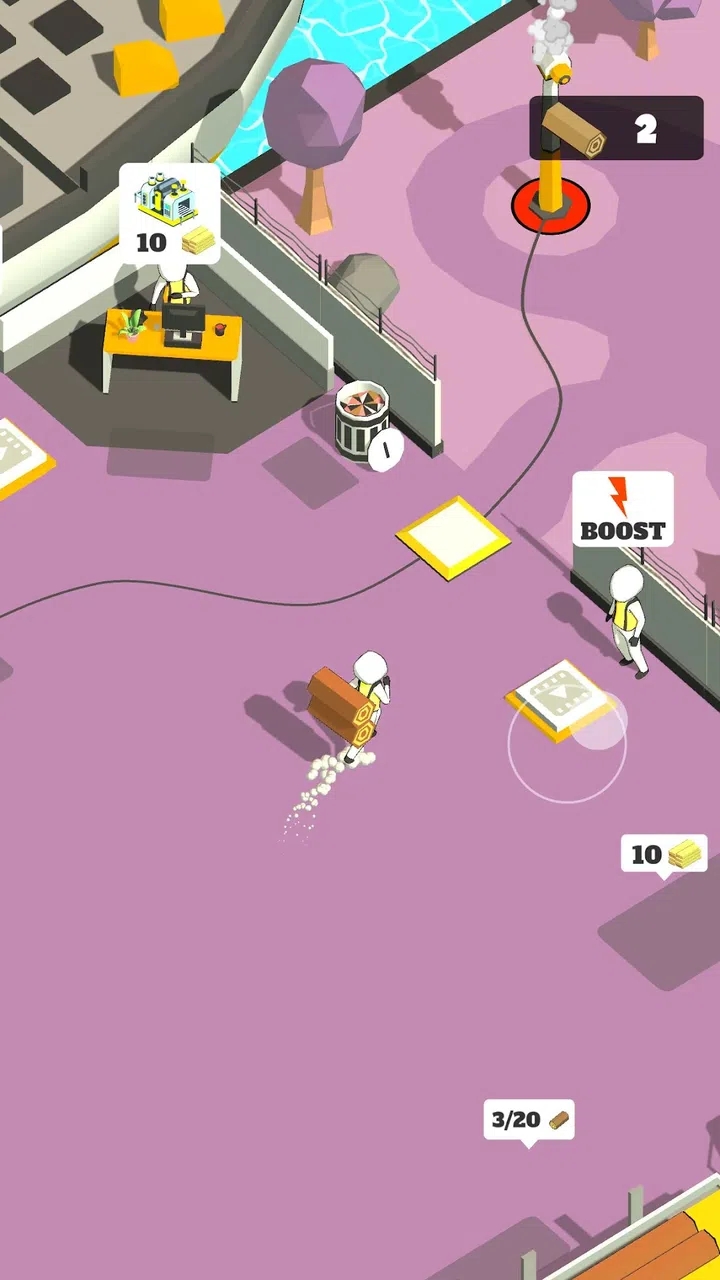Tap the machine upgrade bubble costing 10
This screenshot has width=720, height=1280.
pyautogui.click(x=170, y=213)
